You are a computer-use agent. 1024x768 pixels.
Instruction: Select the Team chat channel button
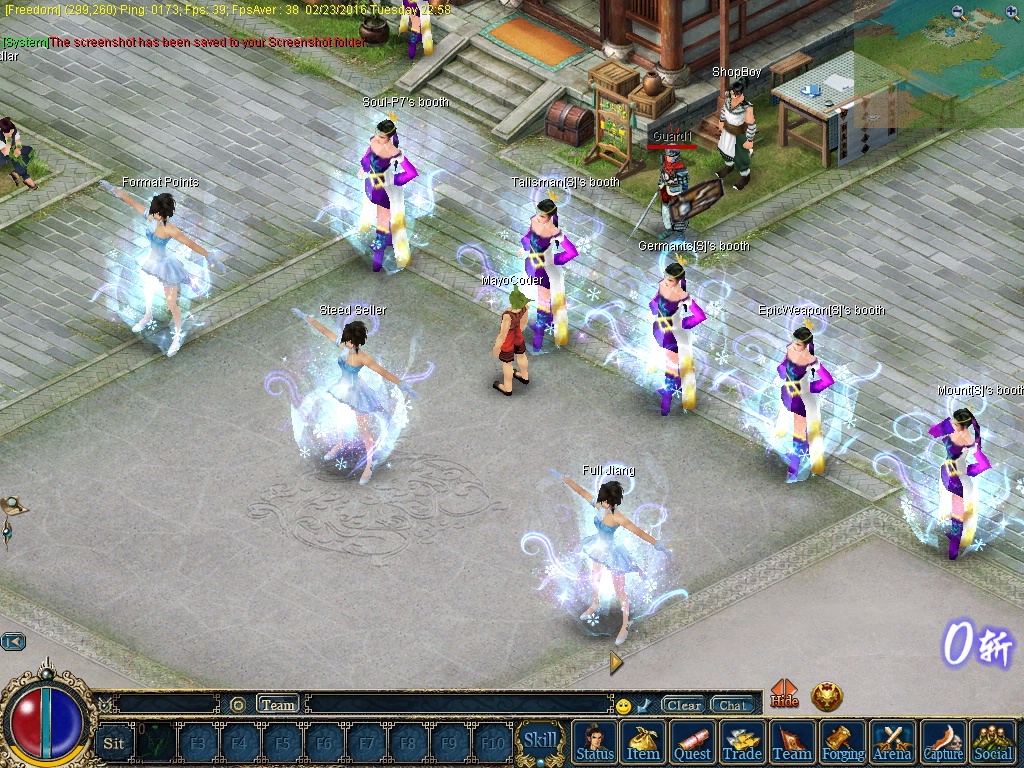click(278, 704)
